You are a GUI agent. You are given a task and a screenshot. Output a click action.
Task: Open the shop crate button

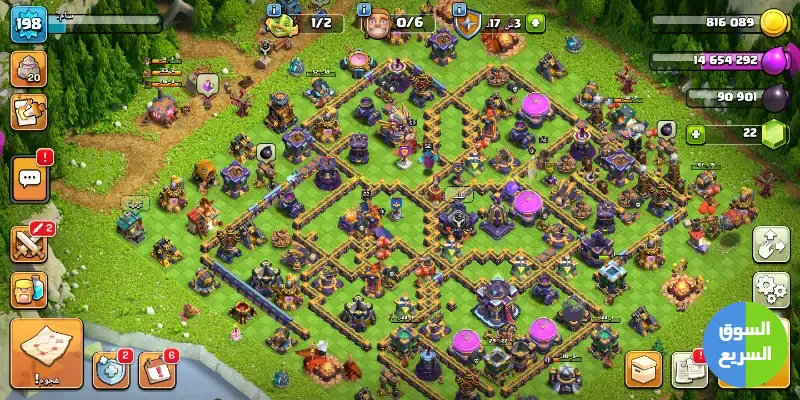tap(644, 370)
